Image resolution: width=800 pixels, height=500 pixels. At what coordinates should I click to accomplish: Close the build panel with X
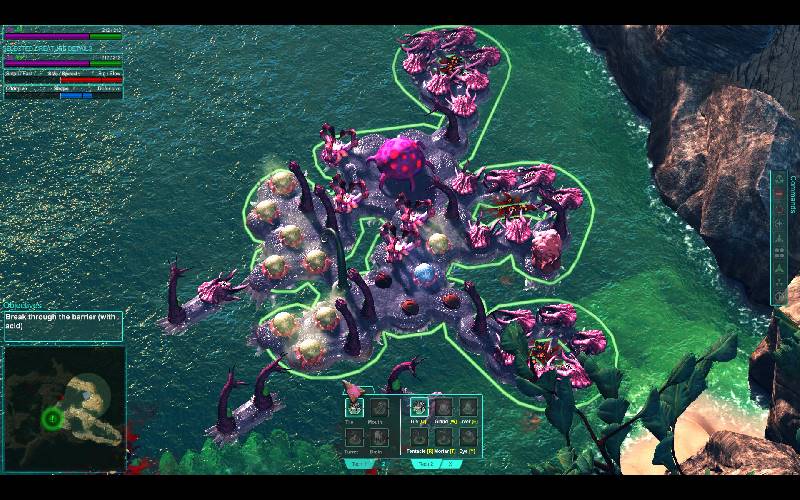tap(451, 464)
